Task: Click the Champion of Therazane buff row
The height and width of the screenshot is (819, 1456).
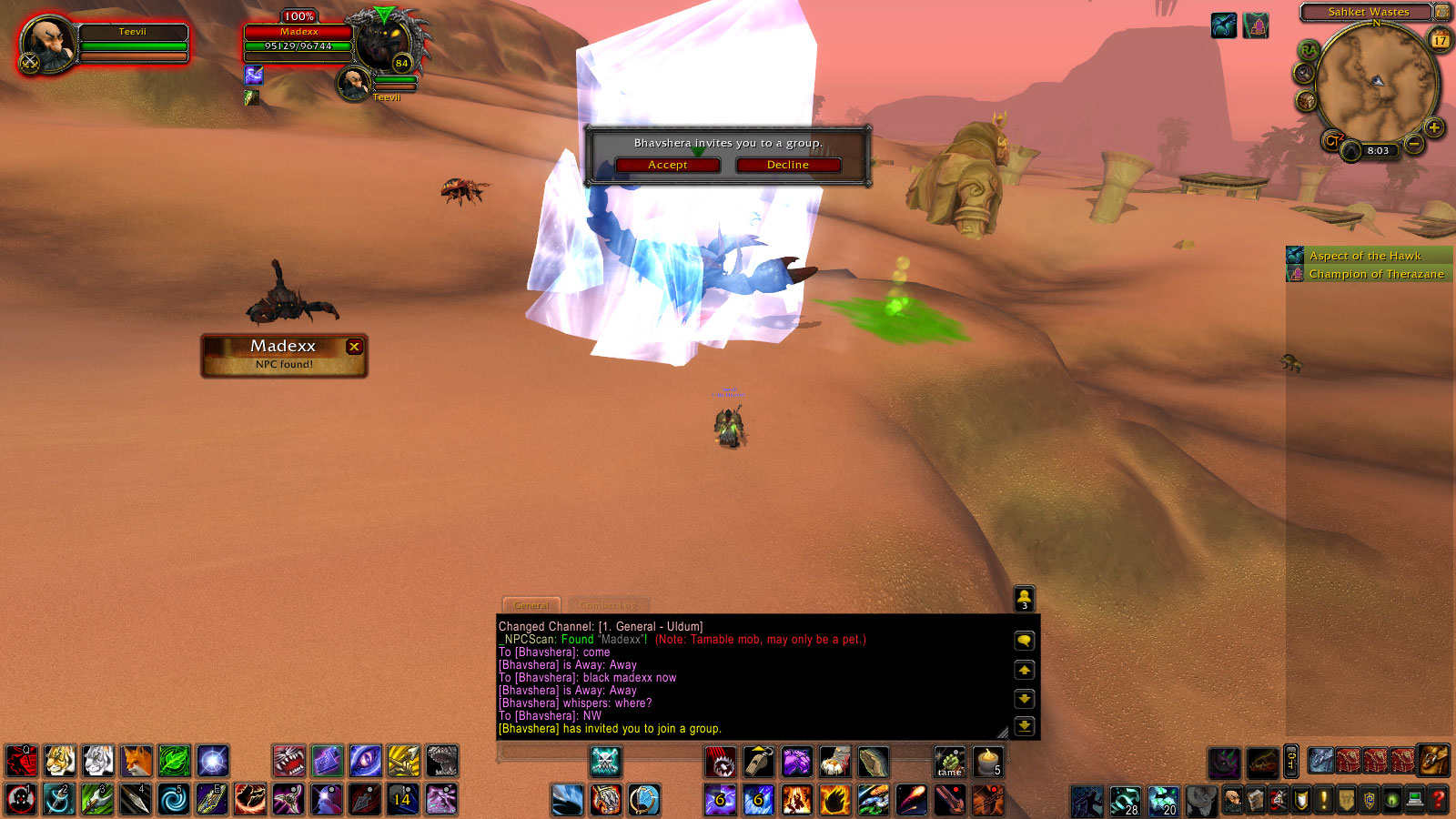Action: pos(1375,274)
